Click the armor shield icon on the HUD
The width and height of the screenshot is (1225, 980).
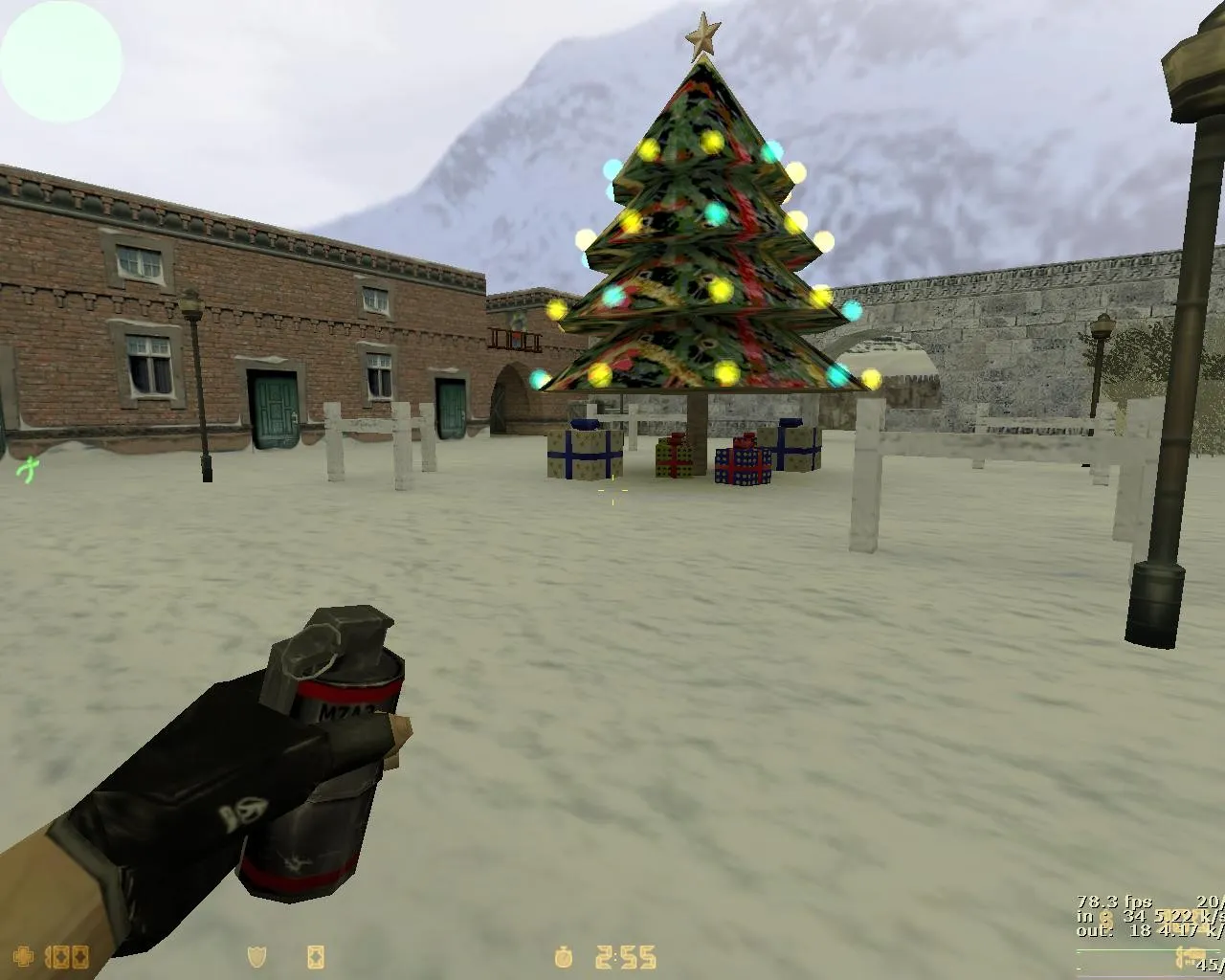(256, 956)
